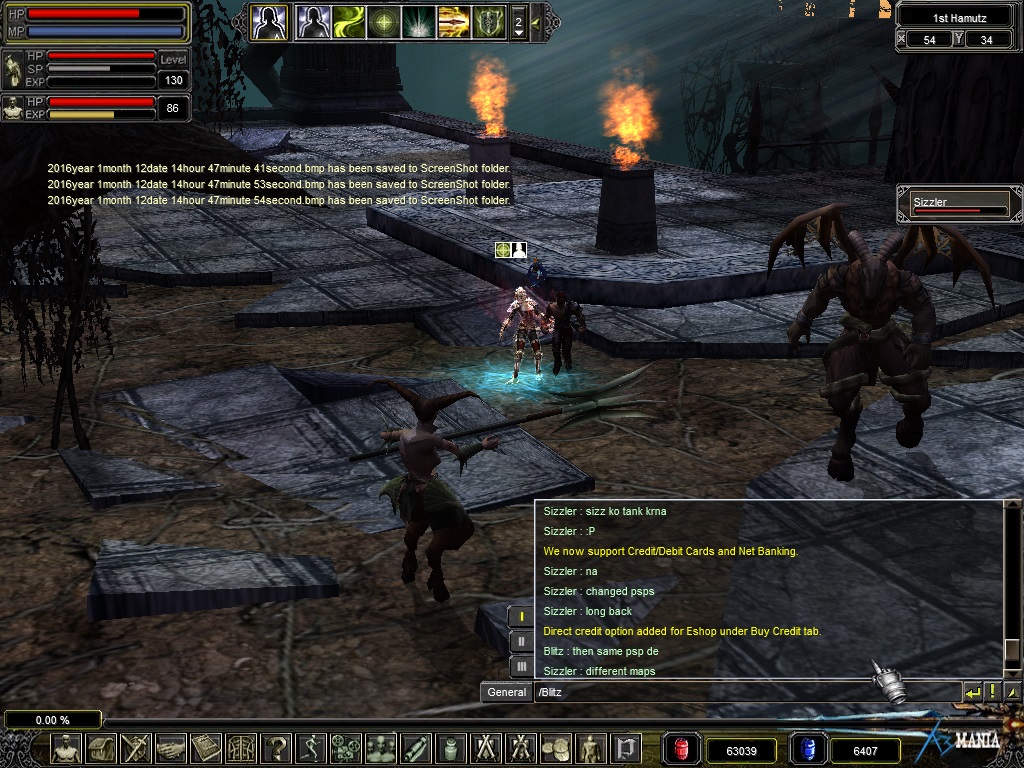The height and width of the screenshot is (768, 1024).
Task: Cast the golden spear thrust skill
Action: tap(453, 21)
